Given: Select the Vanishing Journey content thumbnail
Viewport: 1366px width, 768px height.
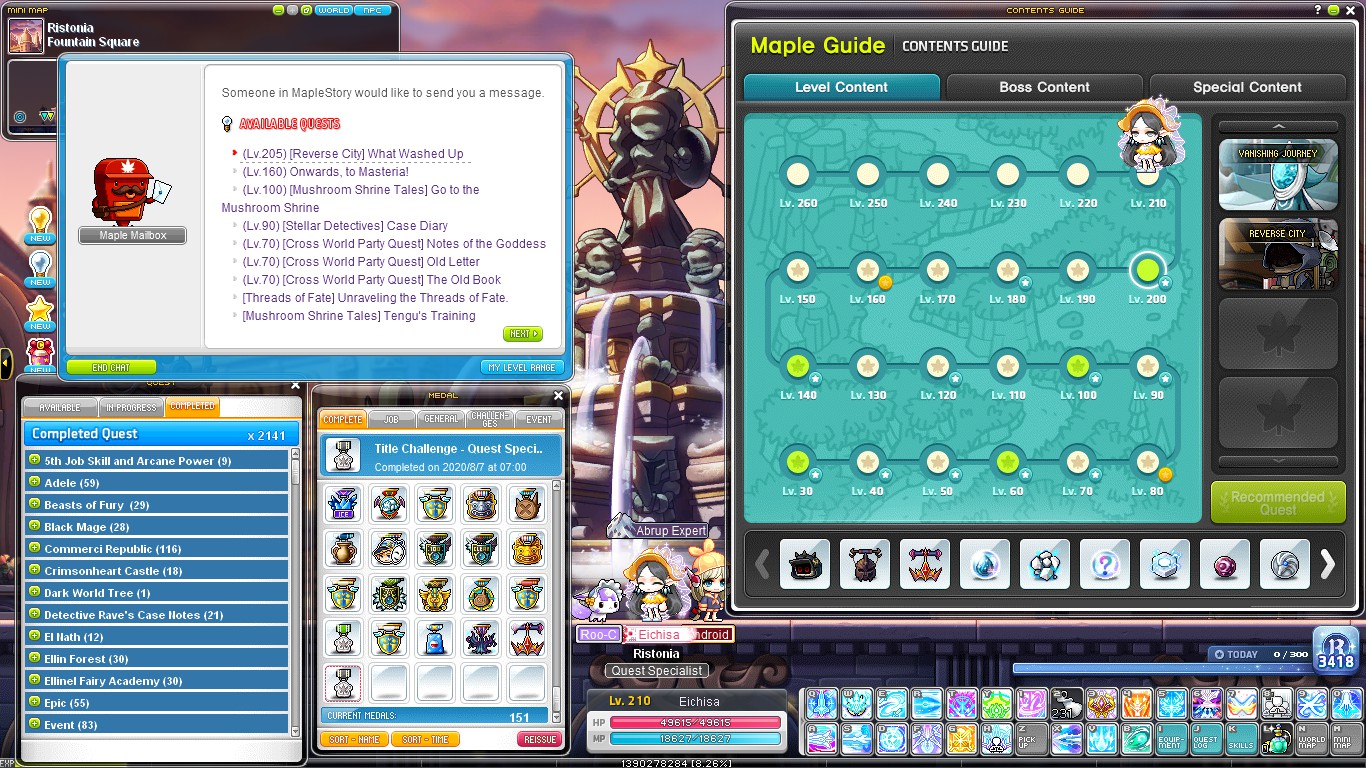Looking at the screenshot, I should (1277, 176).
